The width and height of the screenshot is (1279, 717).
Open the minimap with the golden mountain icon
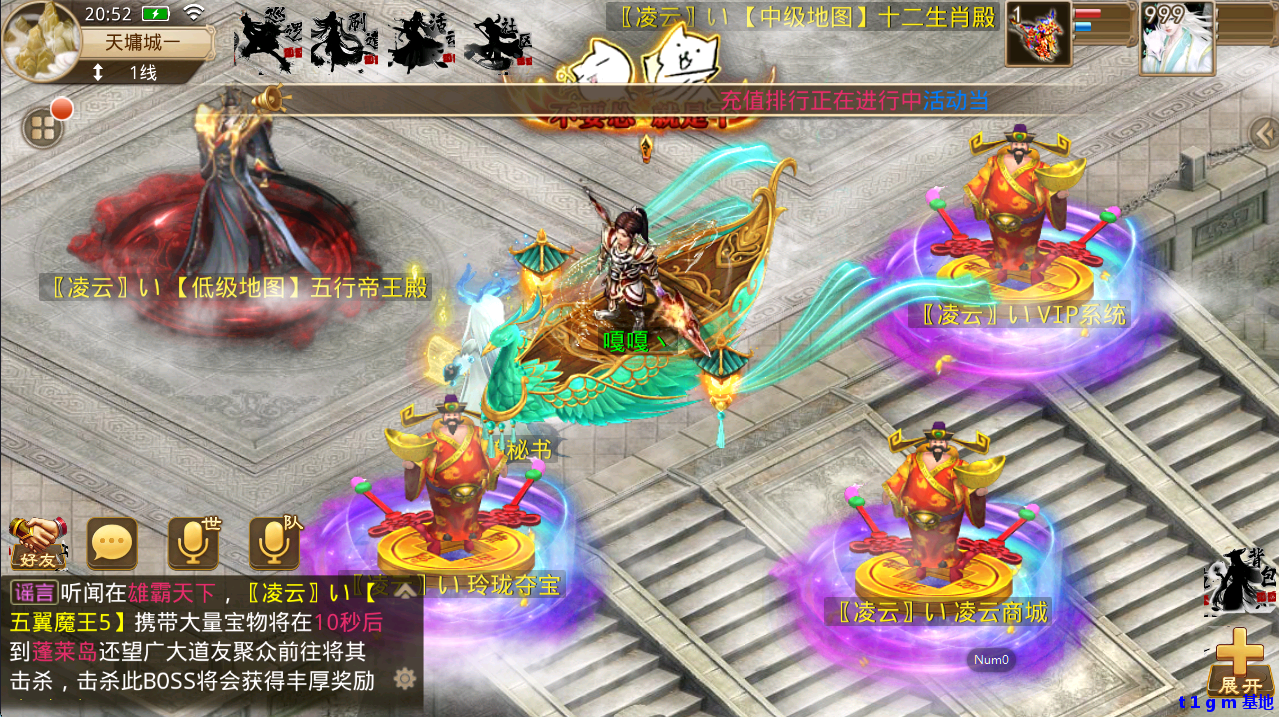(41, 41)
